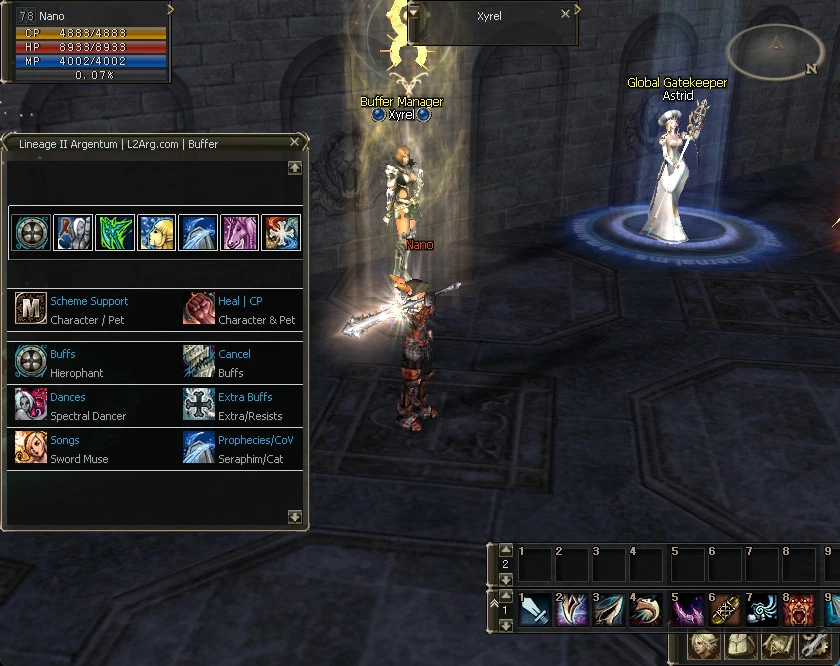The width and height of the screenshot is (840, 666).
Task: Click the yellow feline buff icon
Action: click(156, 232)
